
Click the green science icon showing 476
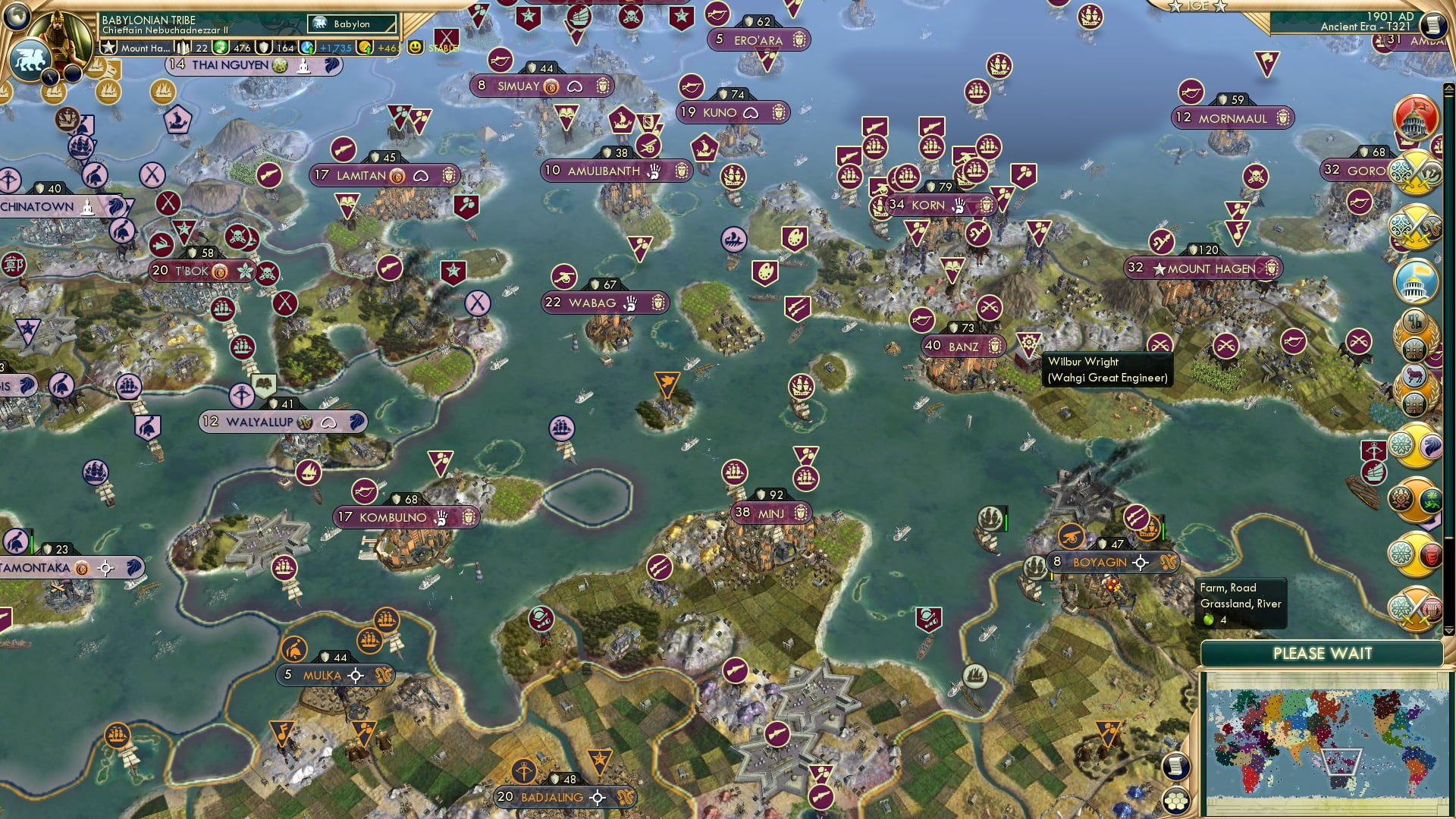tap(221, 46)
